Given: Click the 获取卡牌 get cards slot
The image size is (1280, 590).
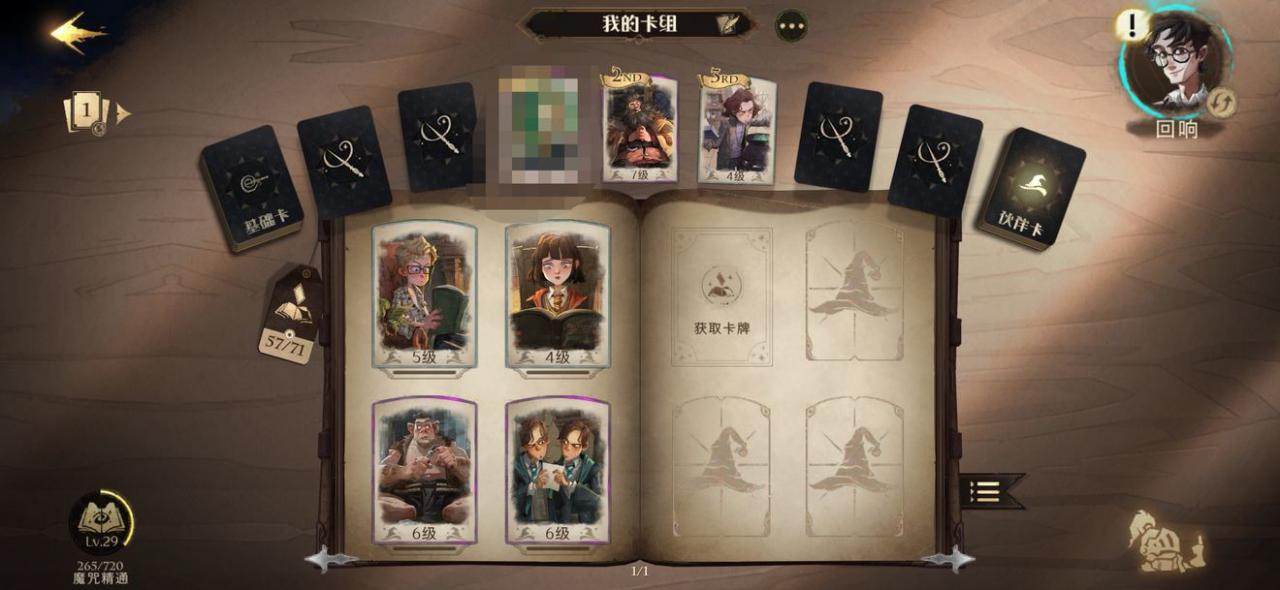Looking at the screenshot, I should tap(721, 296).
